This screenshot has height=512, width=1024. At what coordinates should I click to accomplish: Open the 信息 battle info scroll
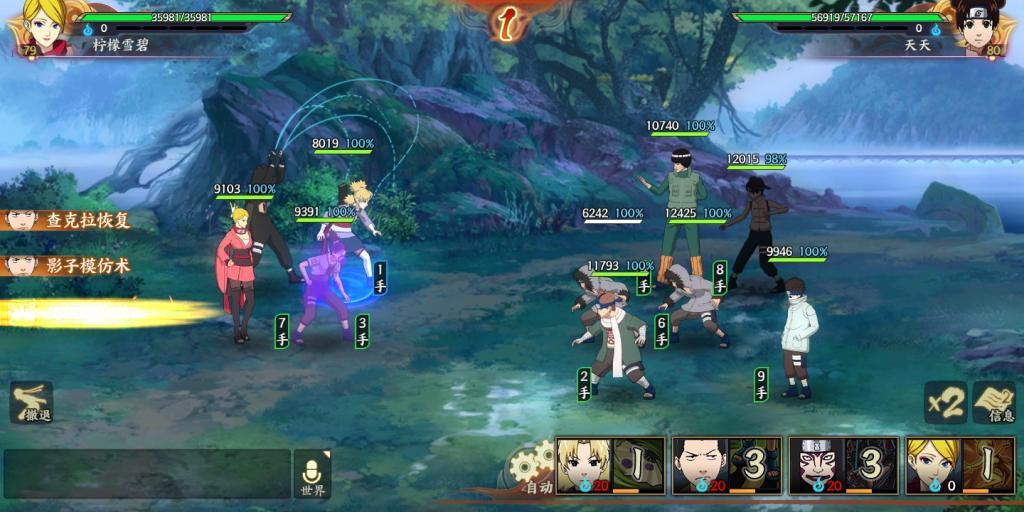tap(995, 402)
